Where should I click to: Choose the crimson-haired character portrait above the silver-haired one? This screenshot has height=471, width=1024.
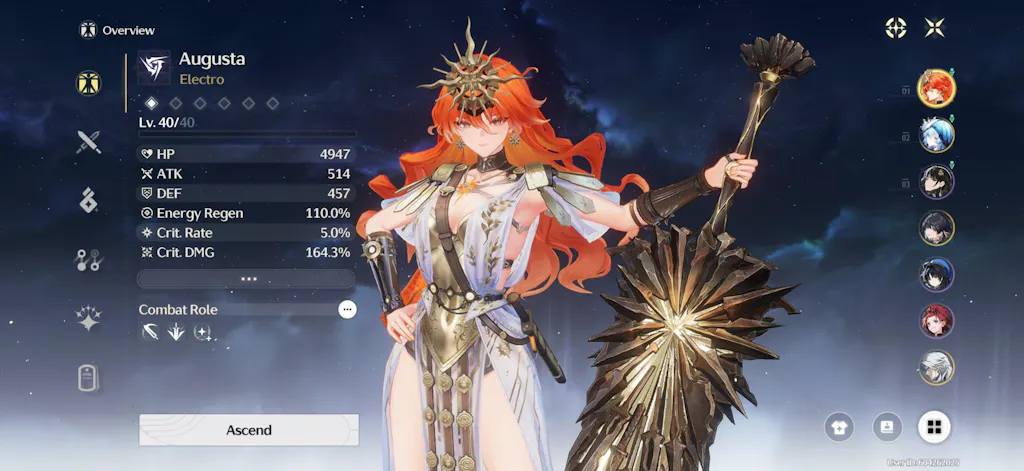tap(937, 321)
